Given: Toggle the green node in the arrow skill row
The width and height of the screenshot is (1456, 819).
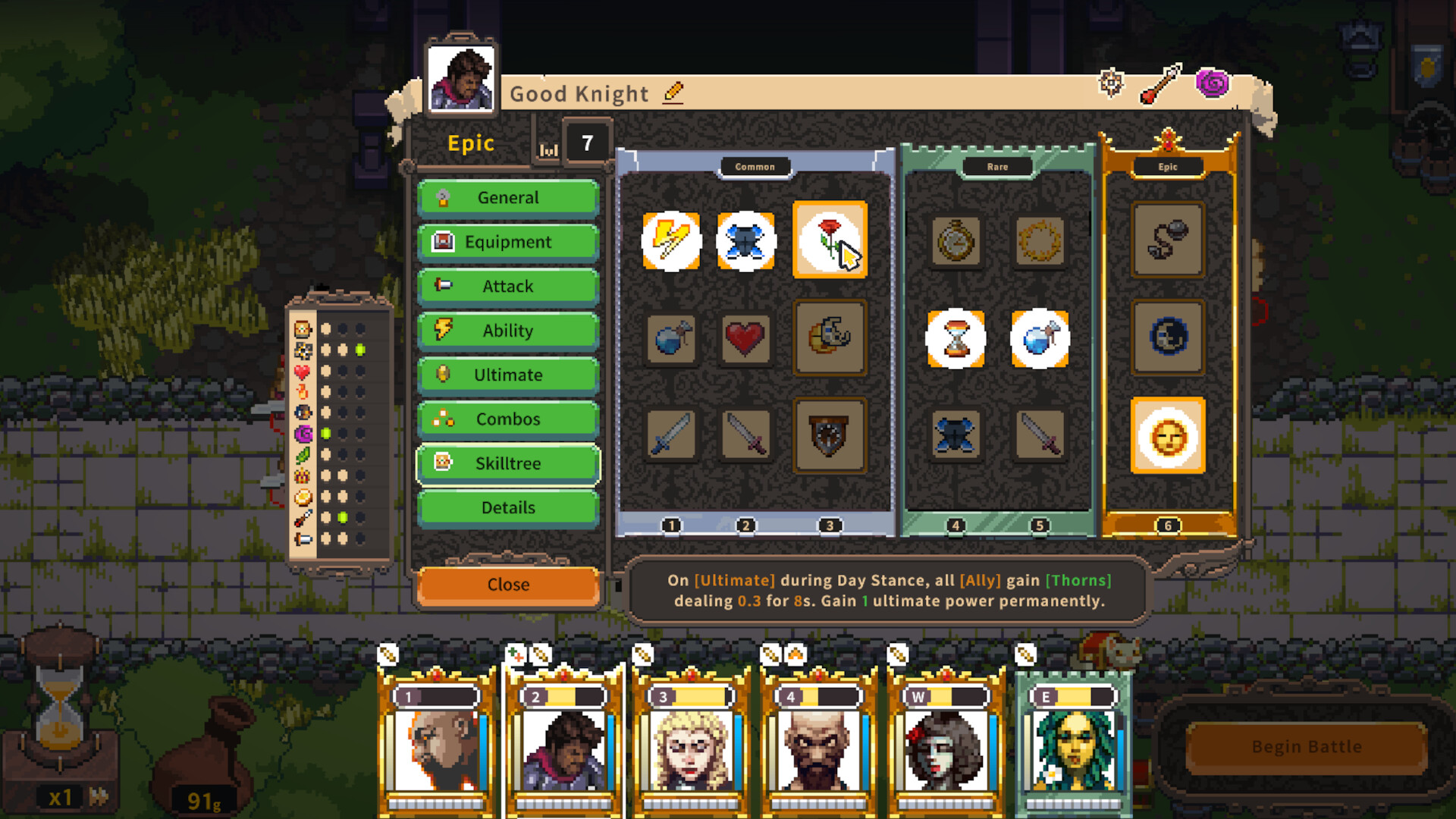Looking at the screenshot, I should 343,518.
